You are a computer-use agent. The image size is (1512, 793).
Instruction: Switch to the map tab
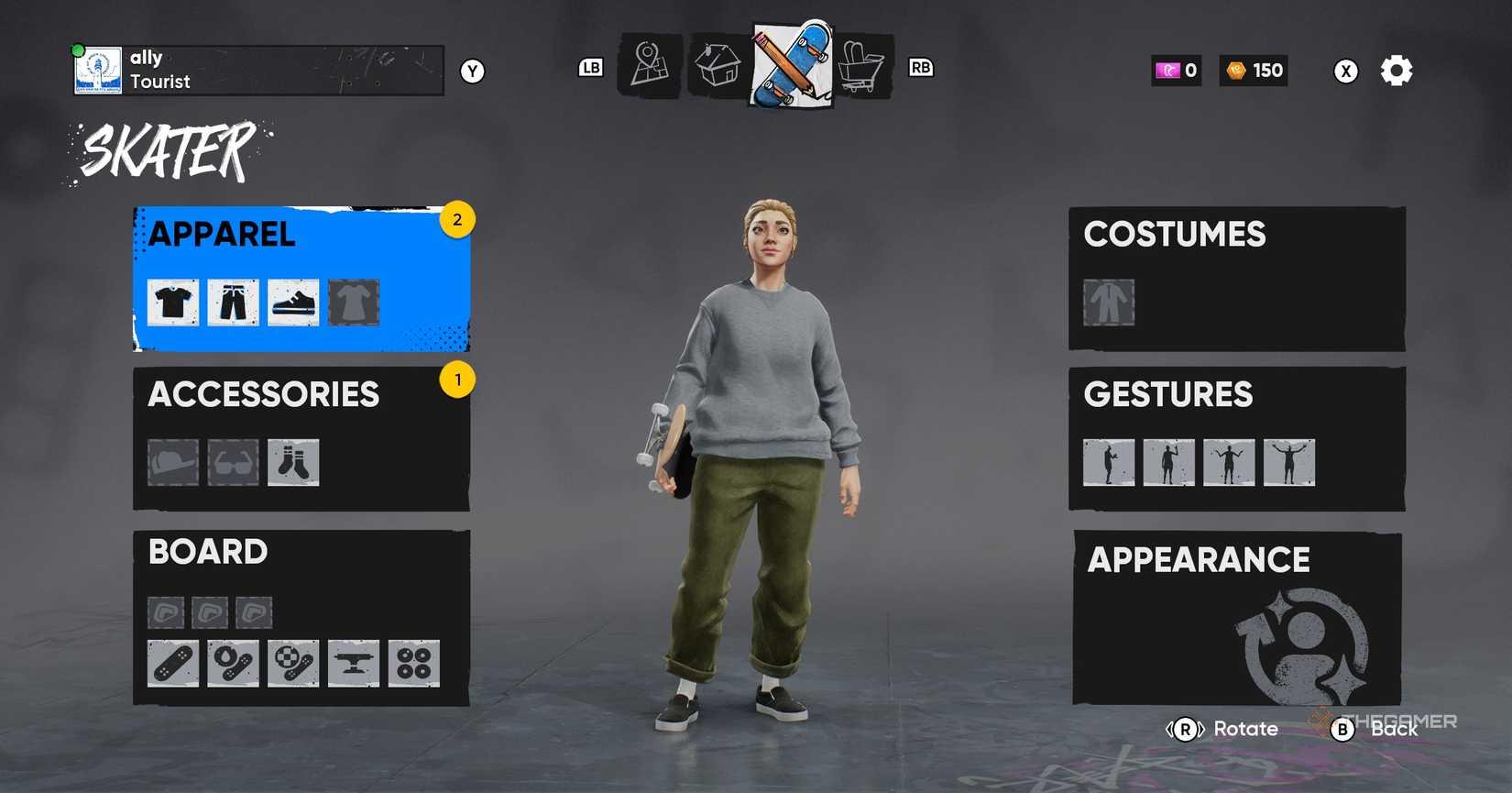click(650, 66)
